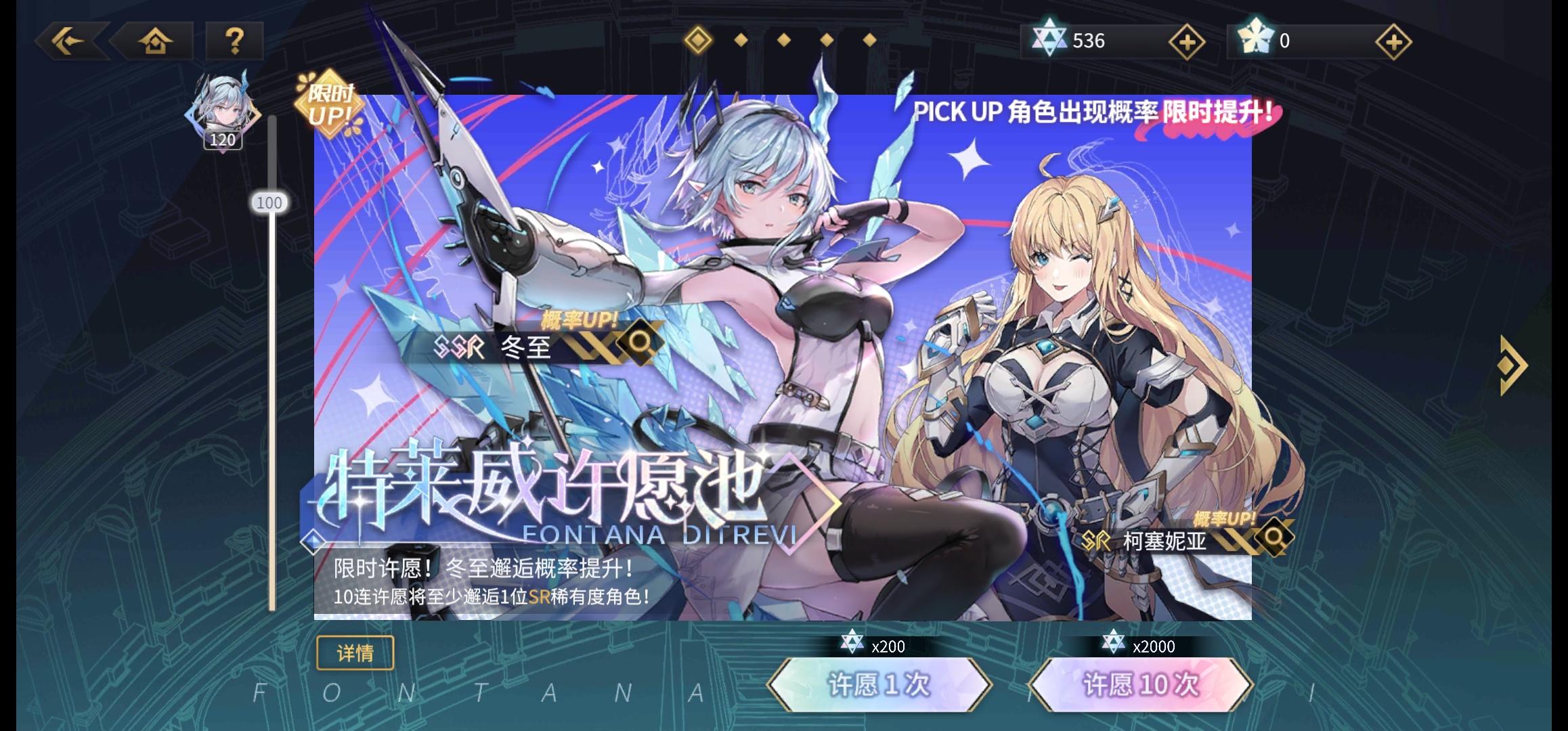Select the last banner pagination dot
The width and height of the screenshot is (1568, 731).
pos(870,41)
